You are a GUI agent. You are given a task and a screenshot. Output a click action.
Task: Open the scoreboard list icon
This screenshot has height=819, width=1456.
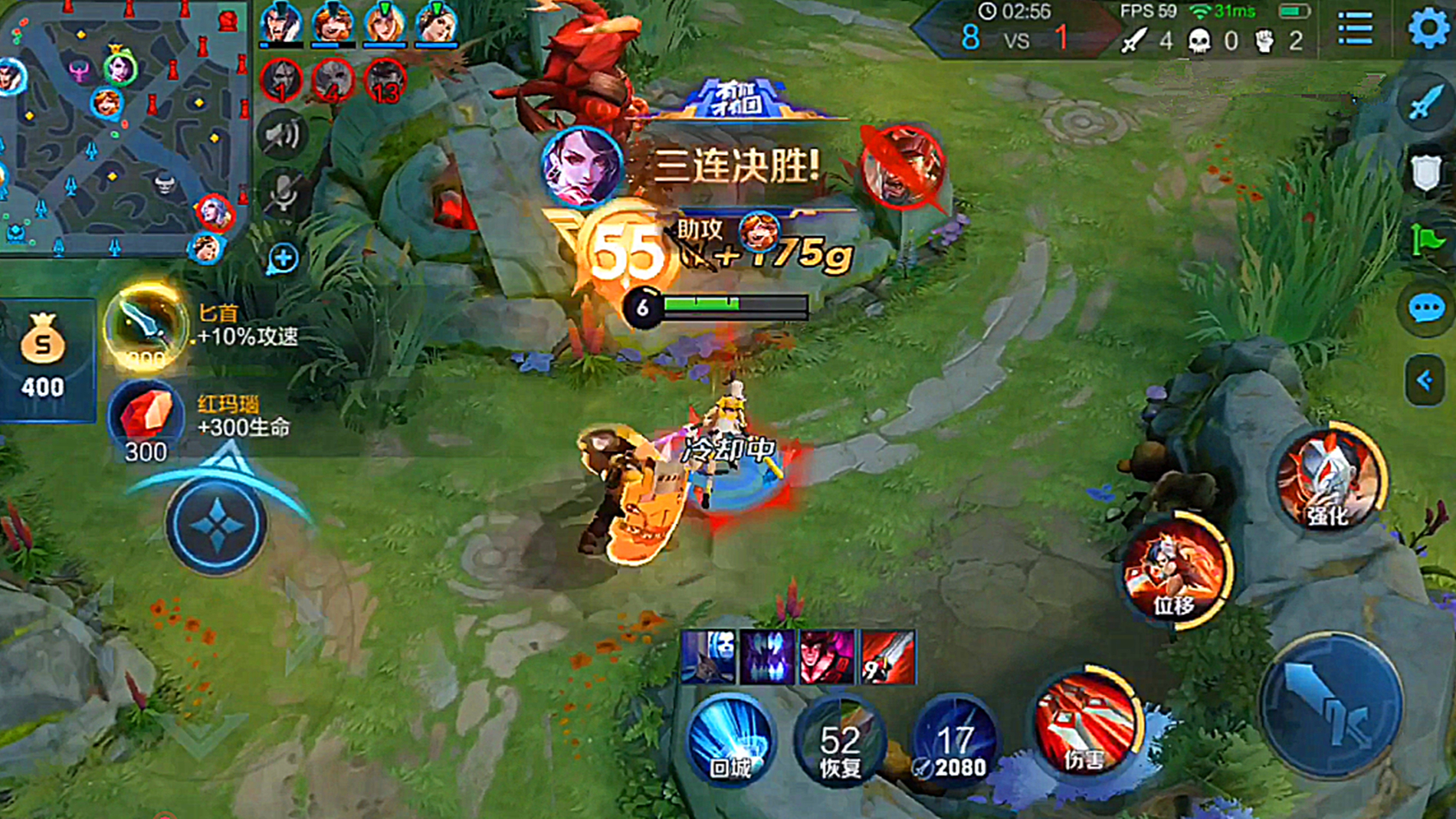coord(1356,28)
